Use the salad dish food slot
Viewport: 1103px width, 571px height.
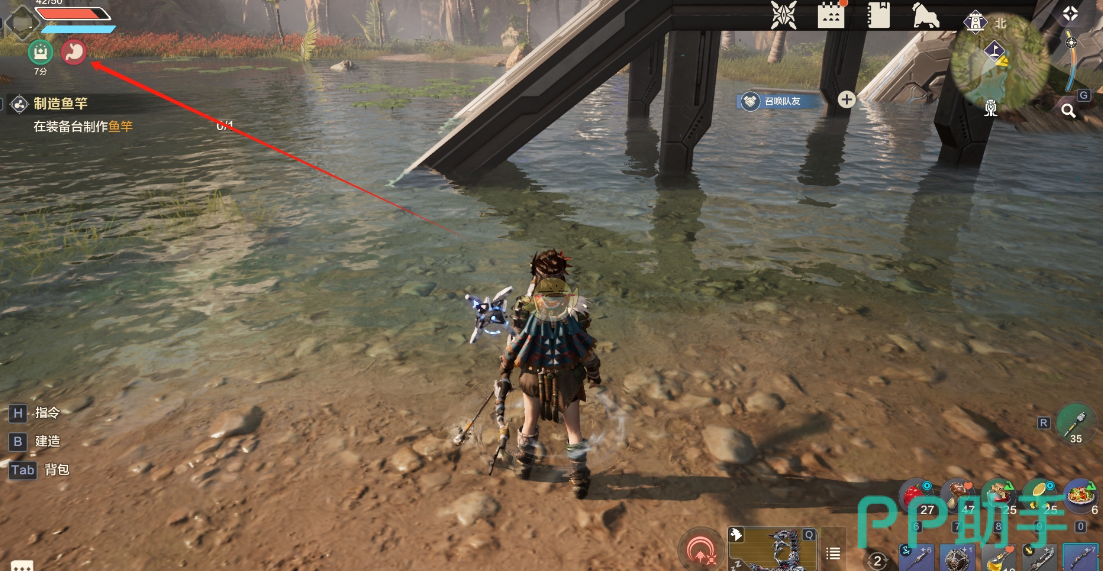(1081, 495)
